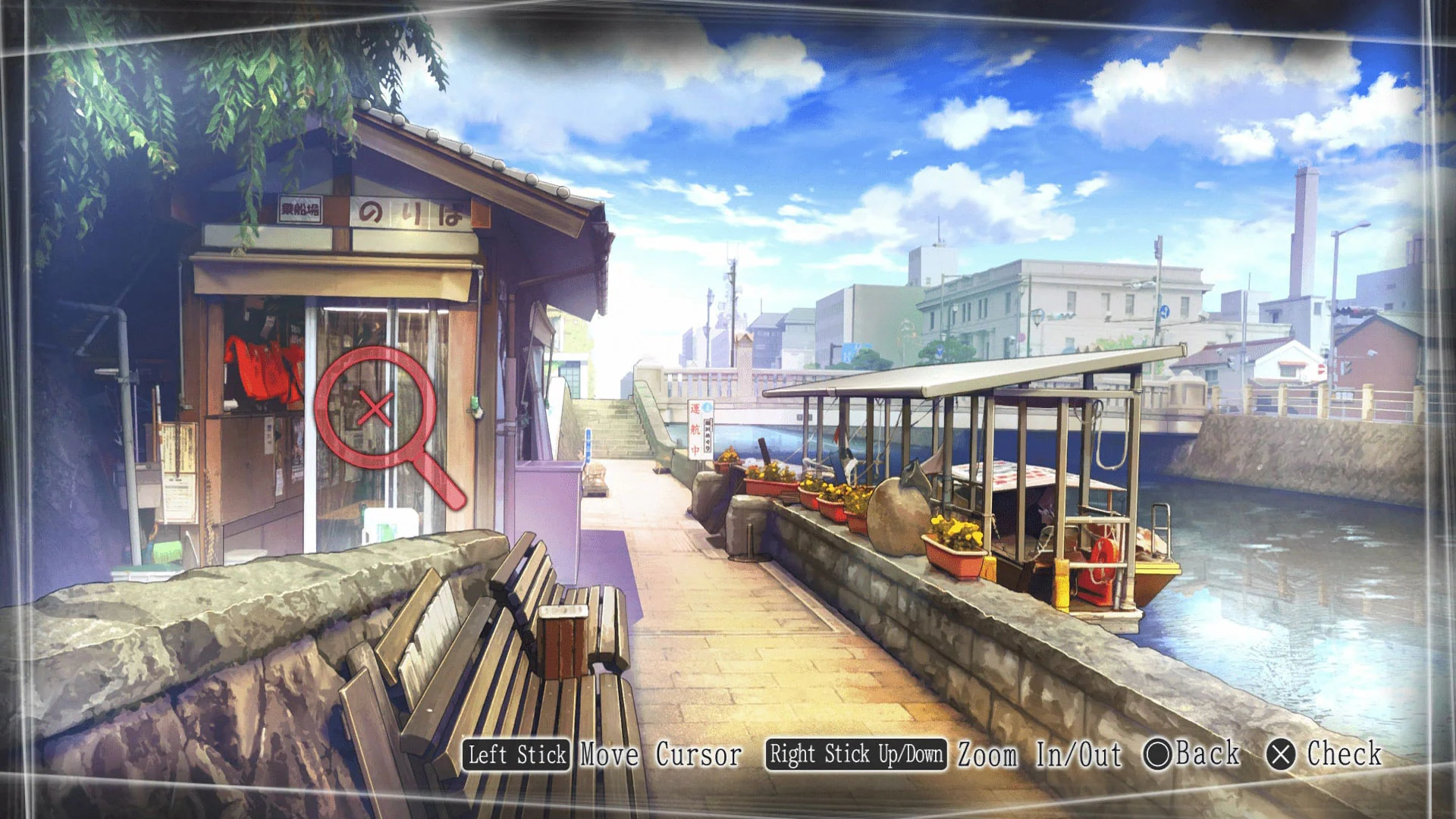The image size is (1456, 819).
Task: Click the circle Back icon
Action: (1158, 755)
